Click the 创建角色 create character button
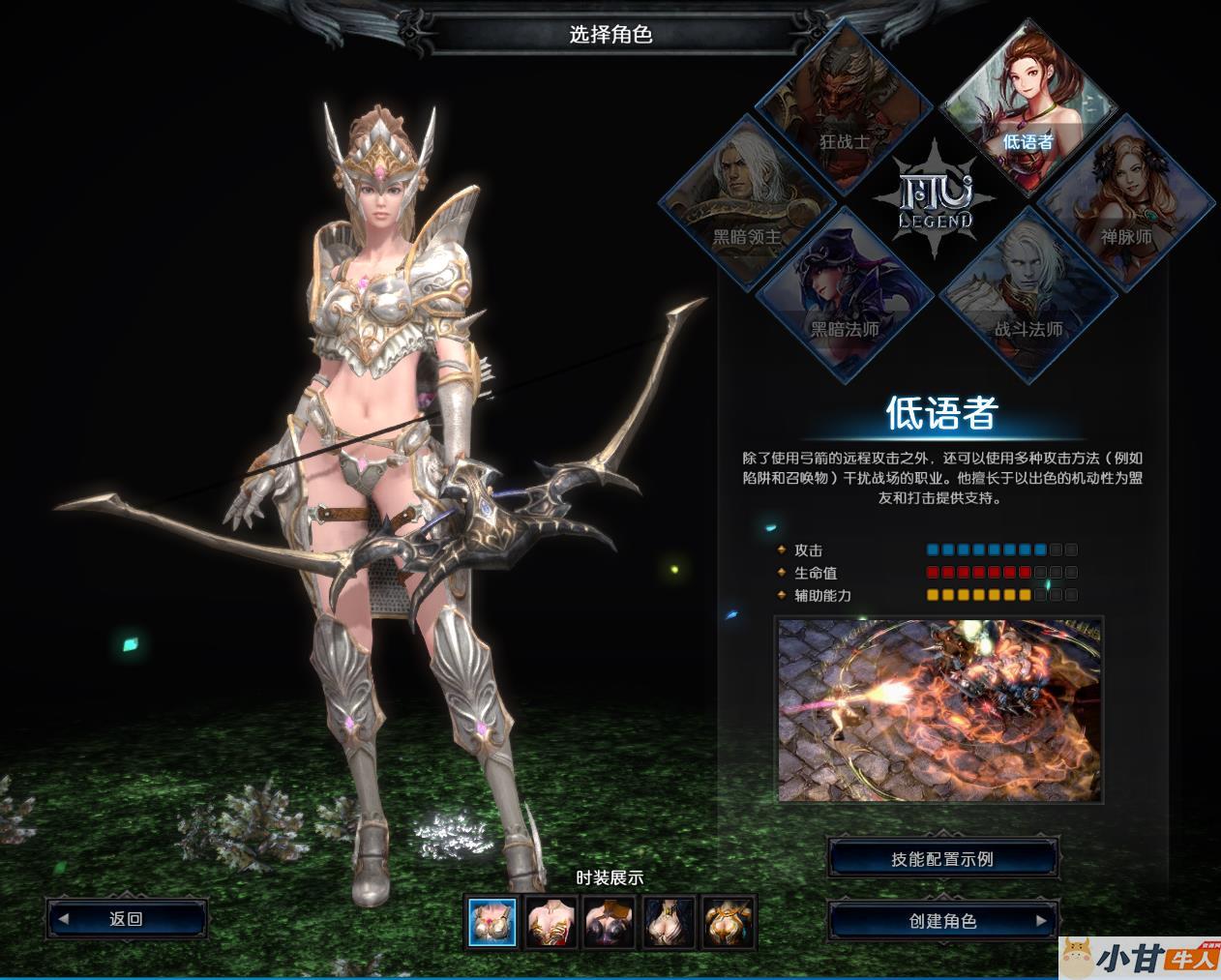This screenshot has width=1221, height=980. [943, 921]
